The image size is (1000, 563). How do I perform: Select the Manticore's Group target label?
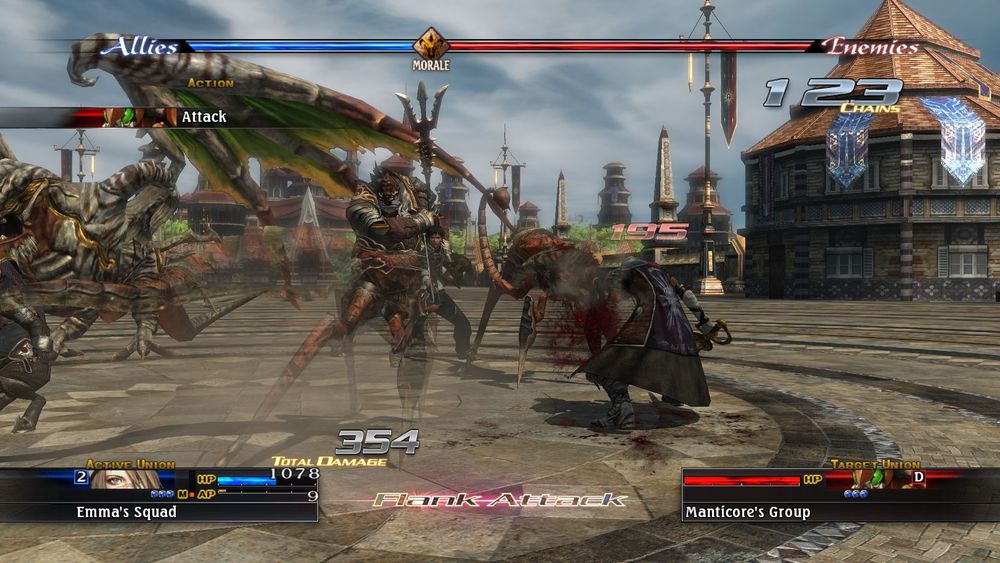click(747, 512)
